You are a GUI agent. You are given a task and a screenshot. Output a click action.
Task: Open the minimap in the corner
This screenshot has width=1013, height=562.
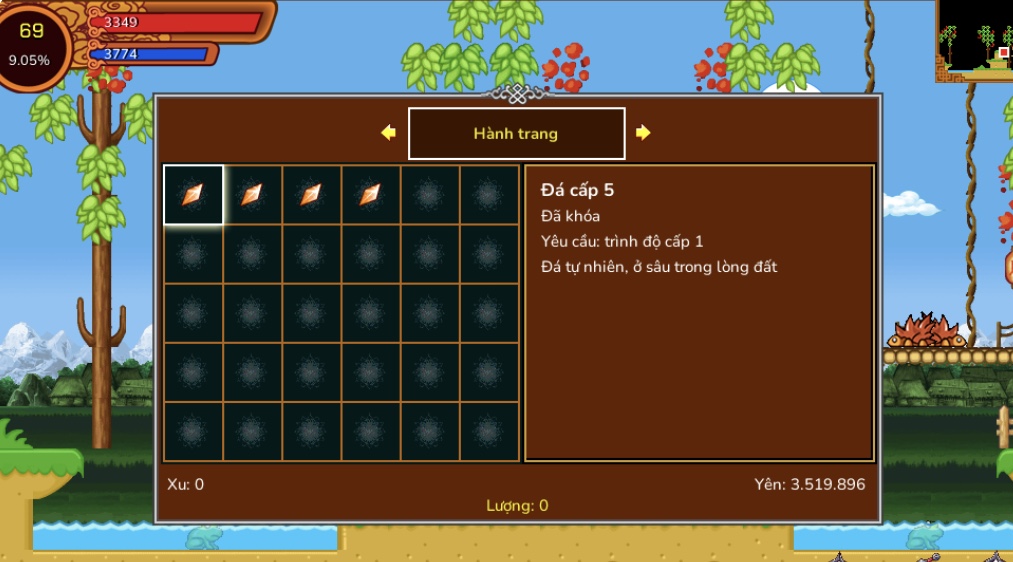[x=975, y=38]
